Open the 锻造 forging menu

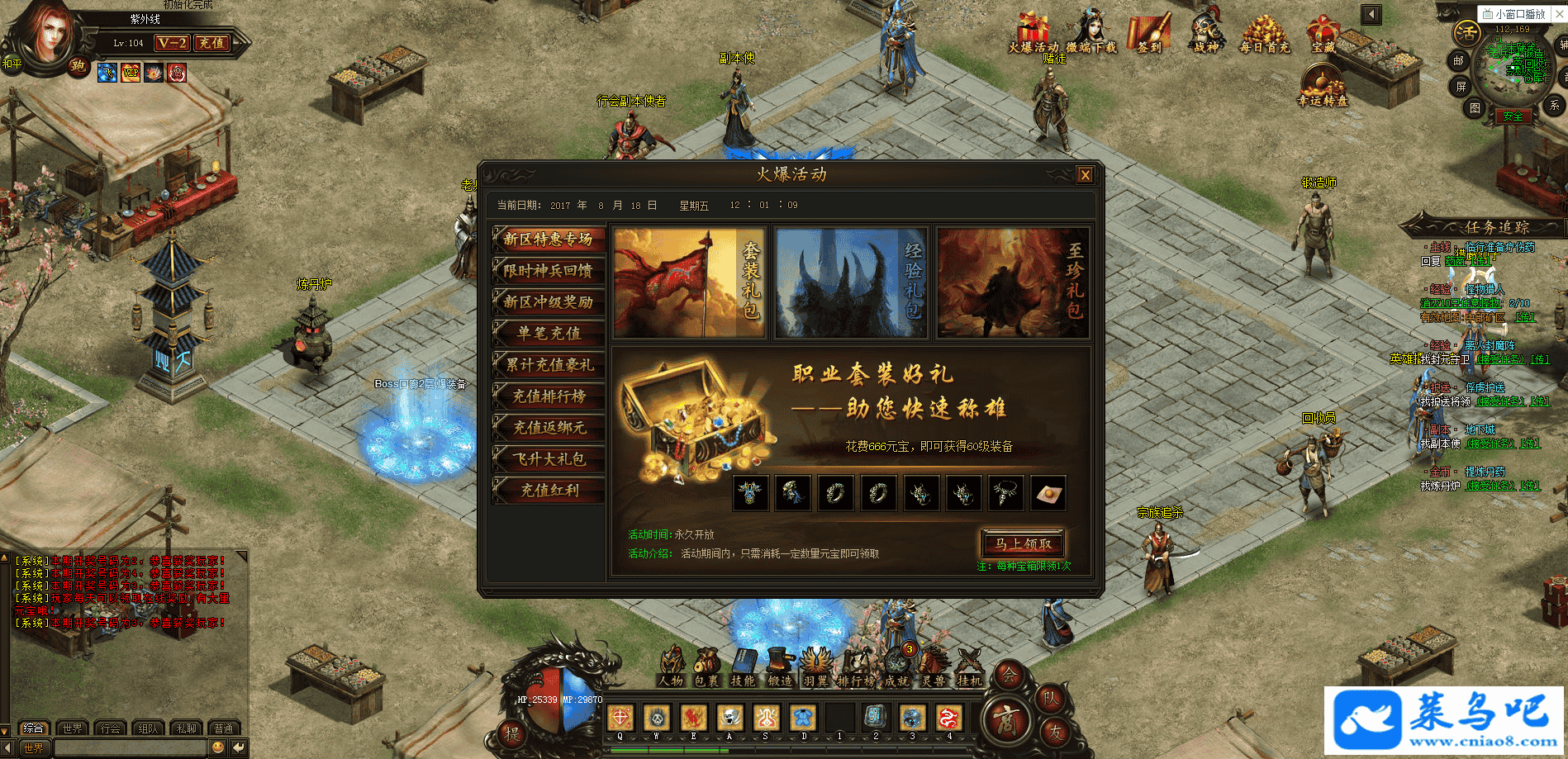point(779,666)
